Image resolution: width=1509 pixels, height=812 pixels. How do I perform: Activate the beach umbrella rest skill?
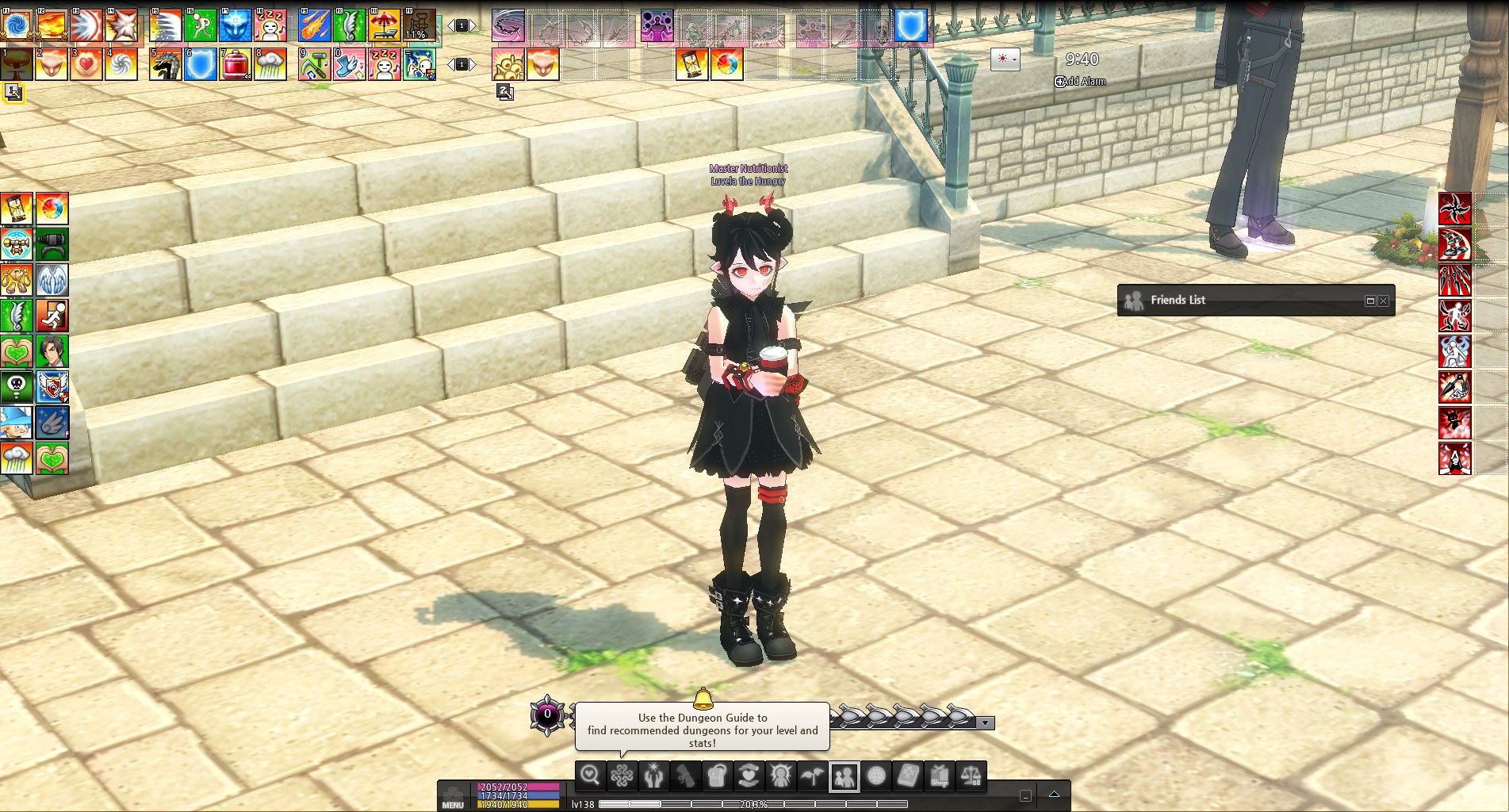[385, 25]
